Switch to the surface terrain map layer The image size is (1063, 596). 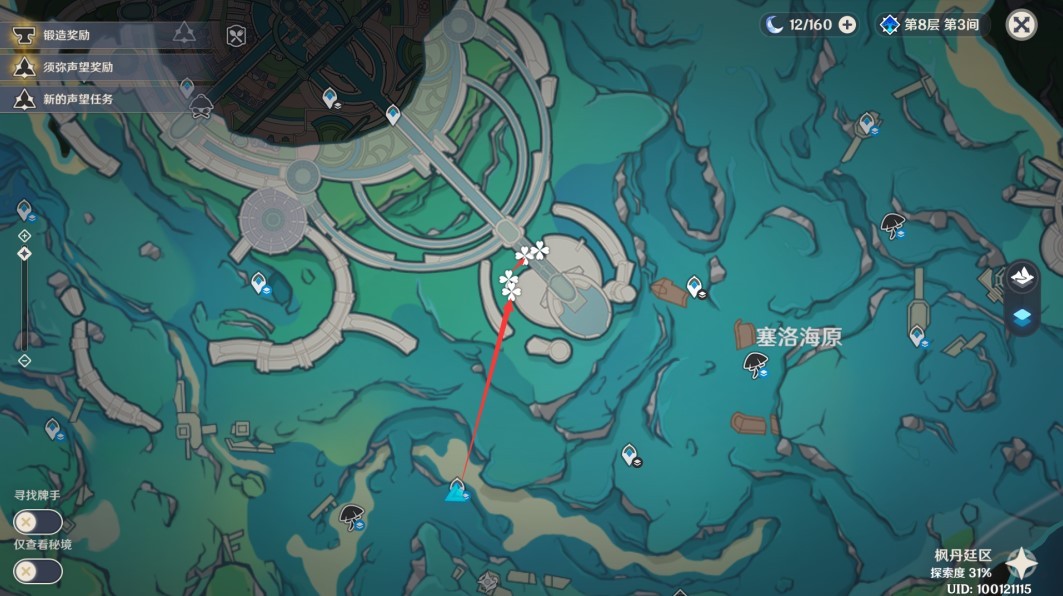click(x=1022, y=278)
